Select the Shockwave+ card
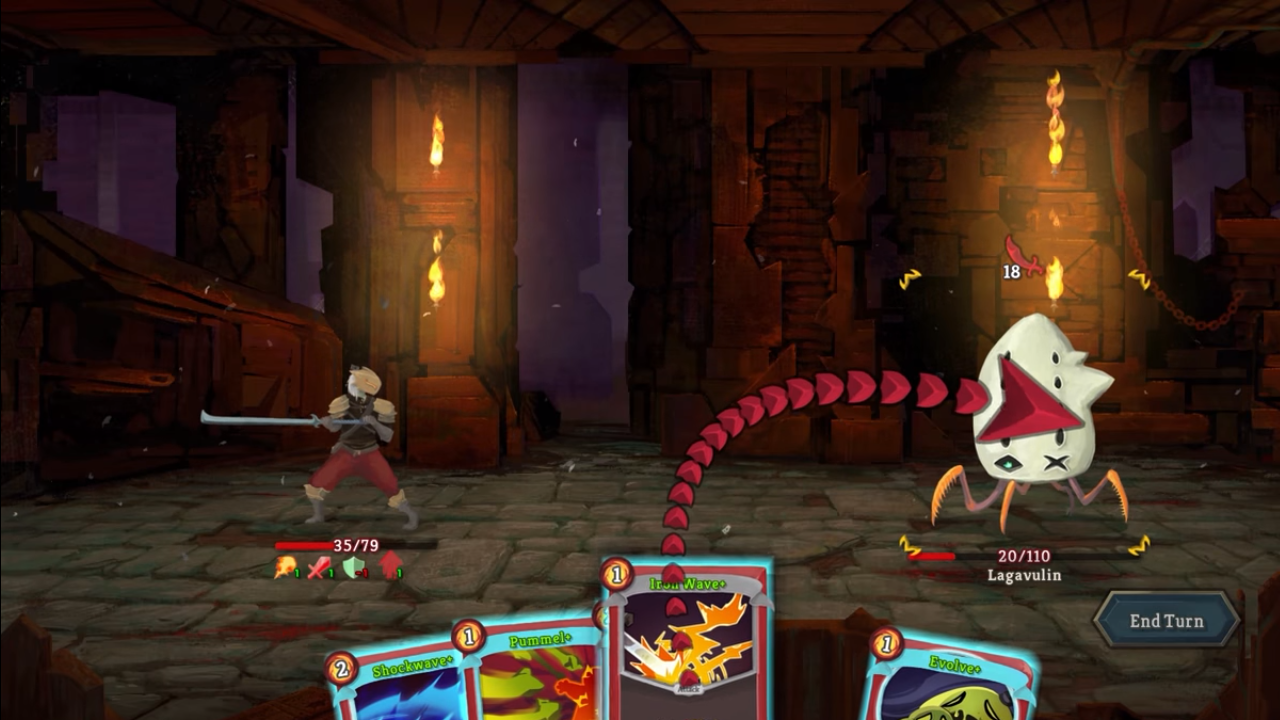 400,688
